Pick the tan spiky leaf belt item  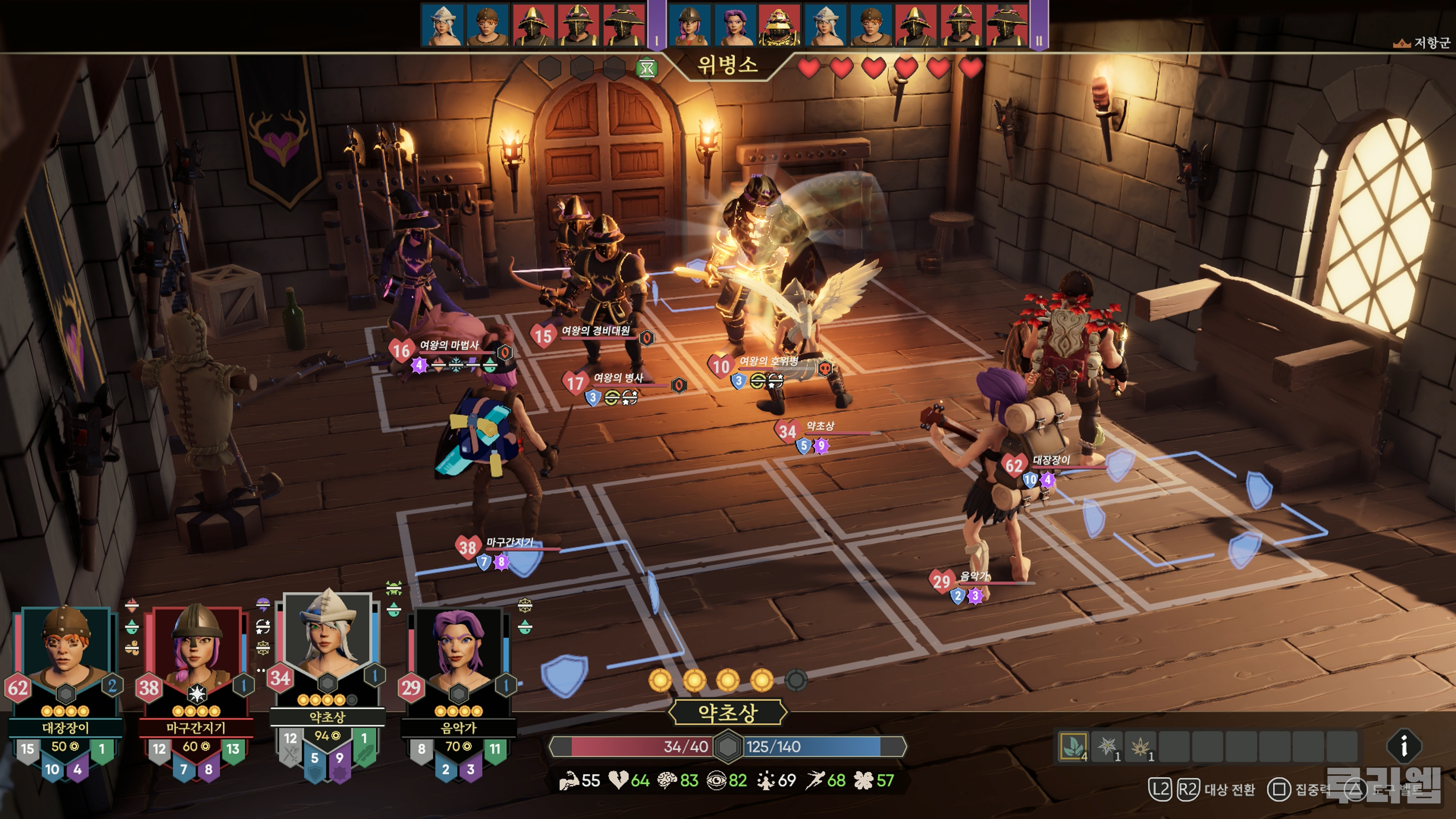pos(1140,747)
